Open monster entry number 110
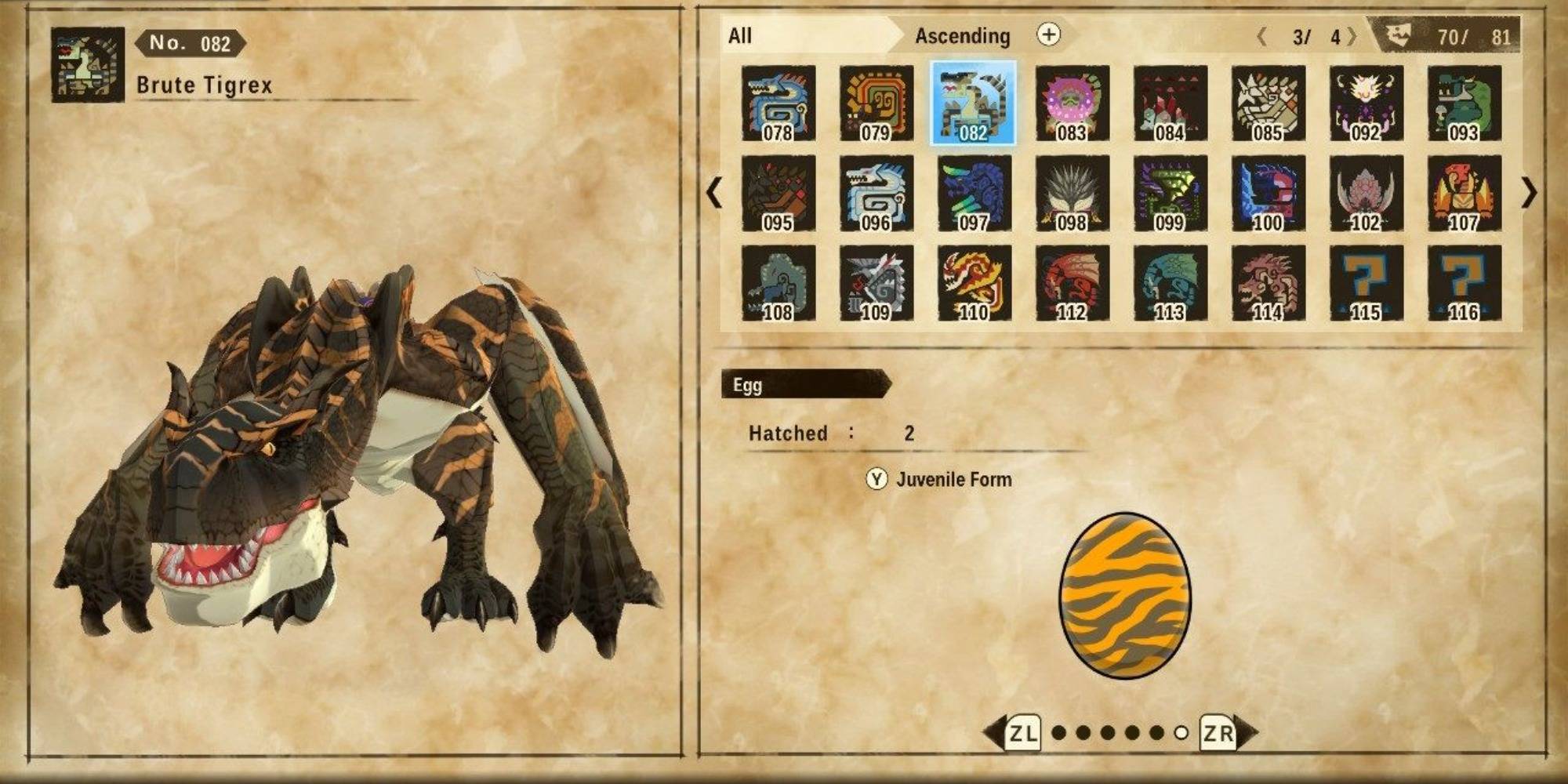Screen dimensions: 1568x784 point(973,284)
